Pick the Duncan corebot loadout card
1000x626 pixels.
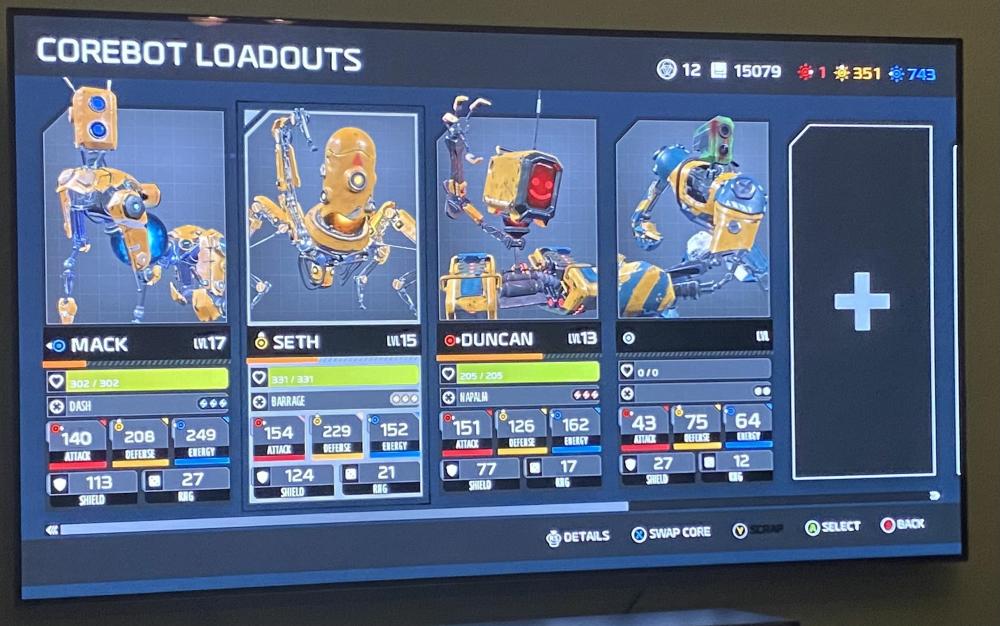coord(518,220)
